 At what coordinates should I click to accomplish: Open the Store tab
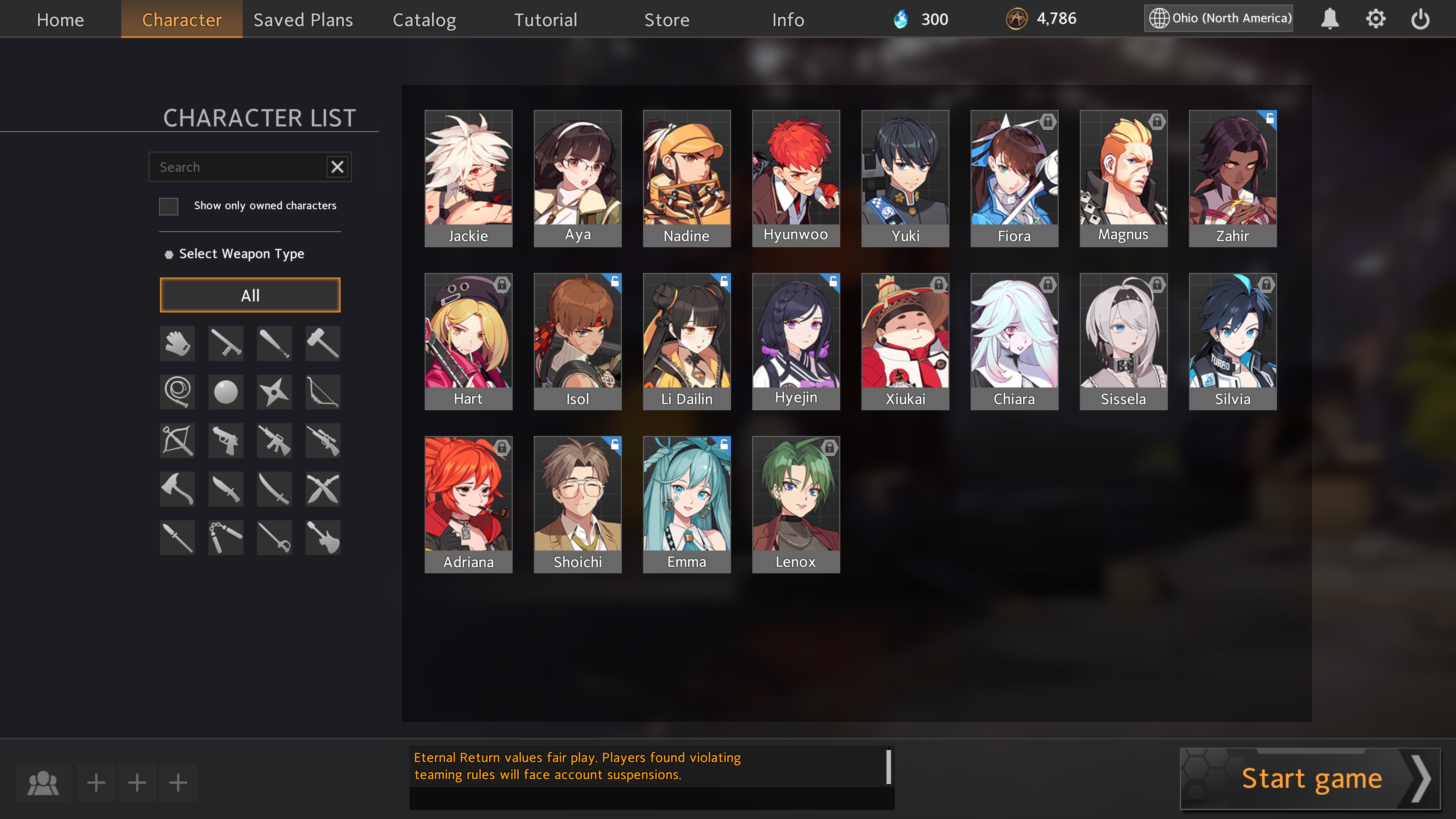pyautogui.click(x=667, y=19)
